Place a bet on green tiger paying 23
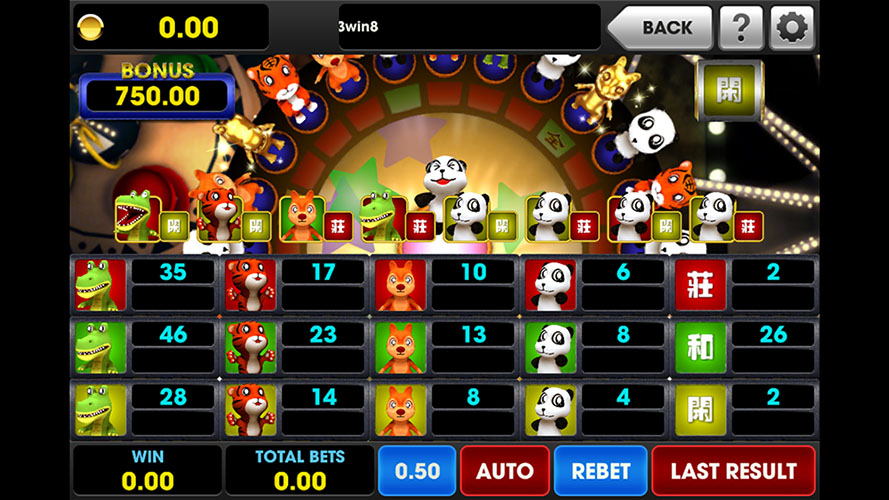 [x=251, y=347]
